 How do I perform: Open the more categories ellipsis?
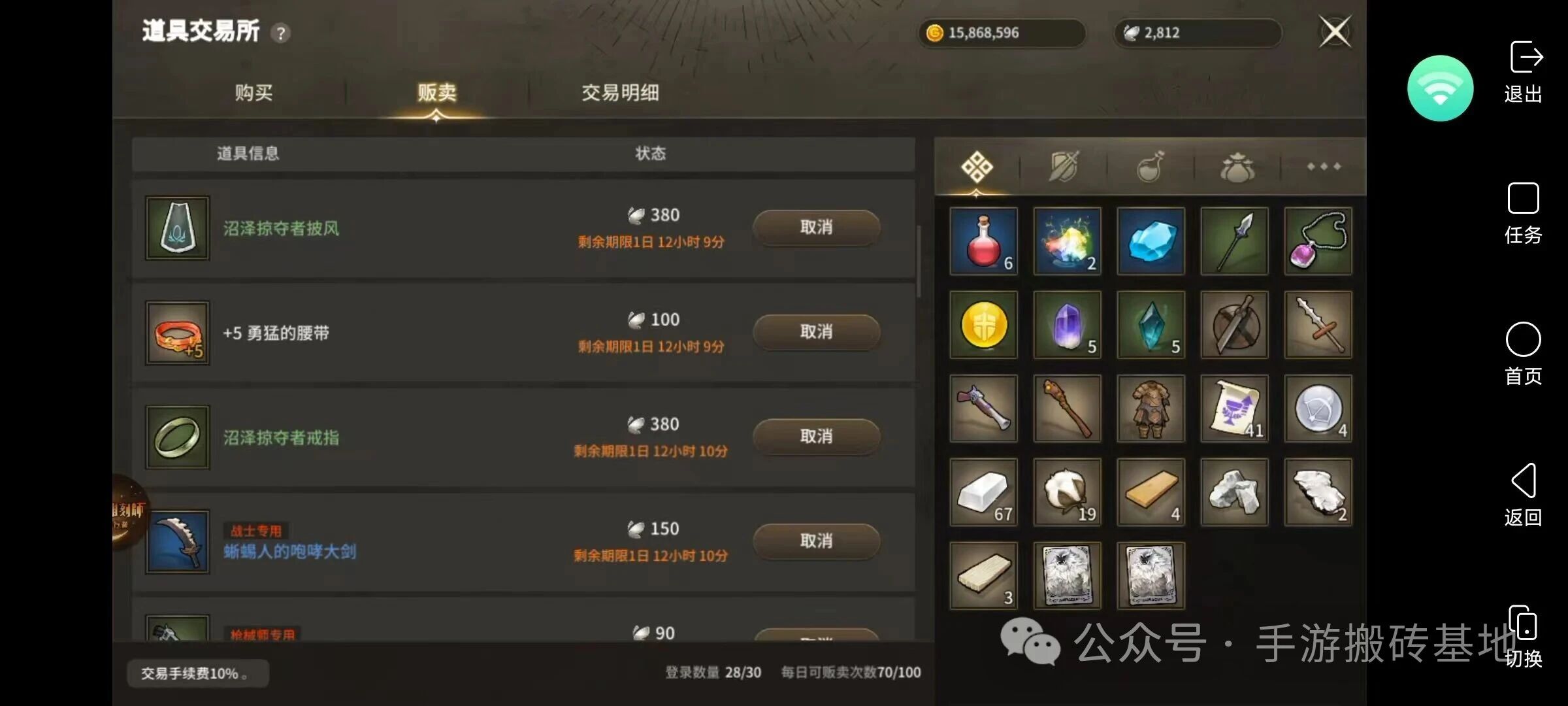[1324, 167]
